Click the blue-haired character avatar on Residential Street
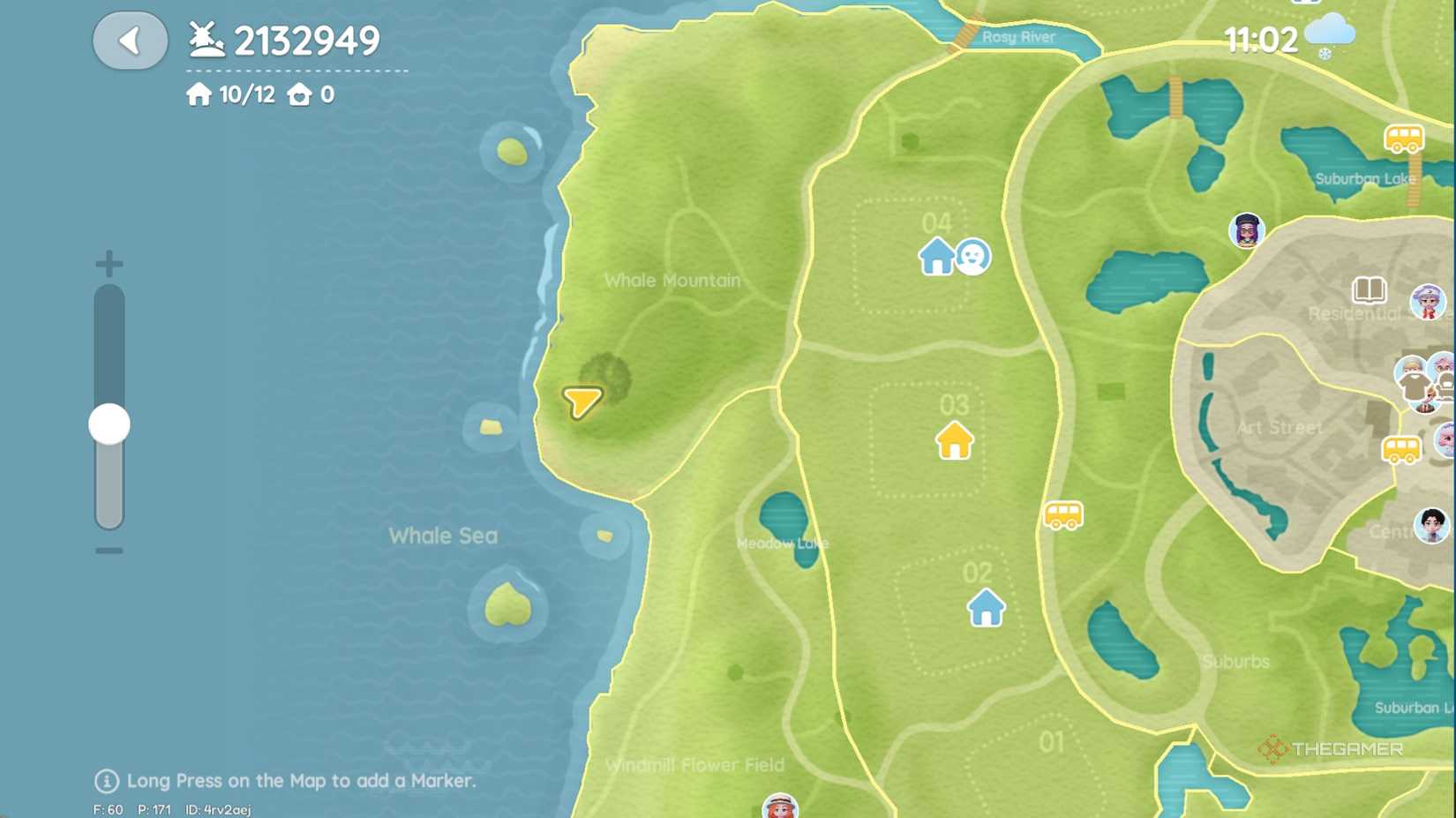This screenshot has height=818, width=1456. pyautogui.click(x=1429, y=301)
